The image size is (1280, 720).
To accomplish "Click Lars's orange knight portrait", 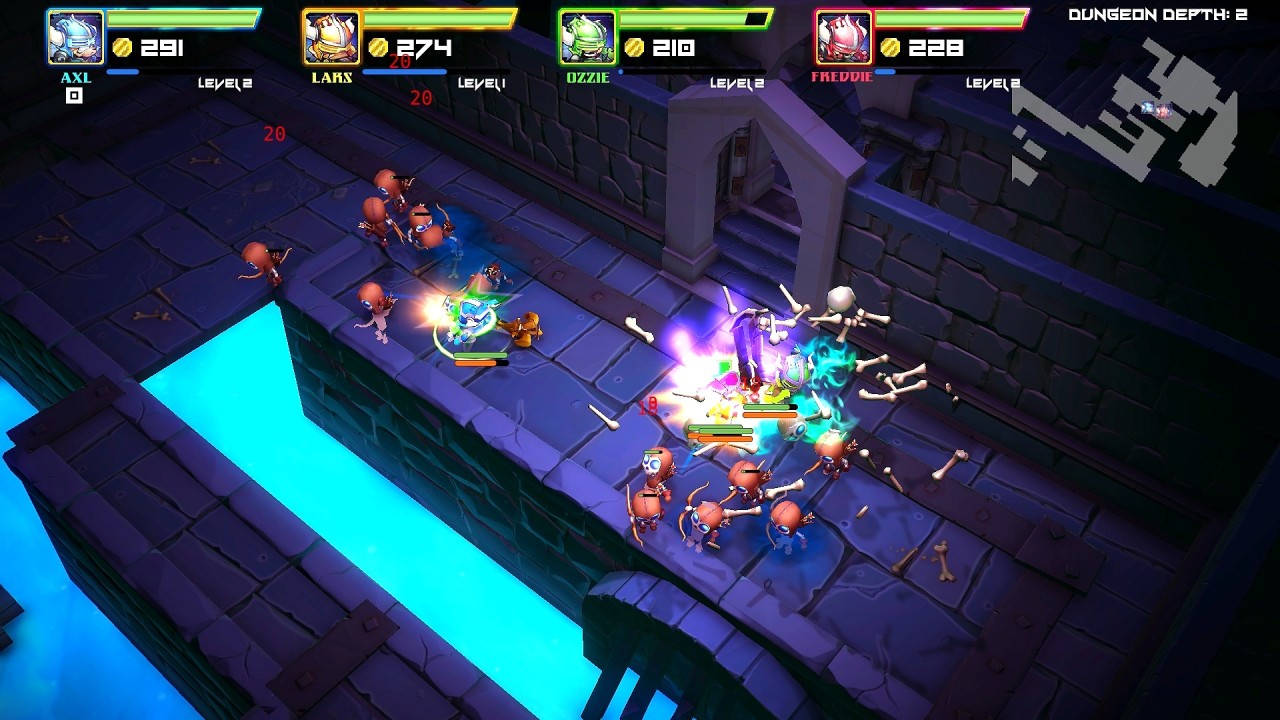I will click(x=331, y=38).
